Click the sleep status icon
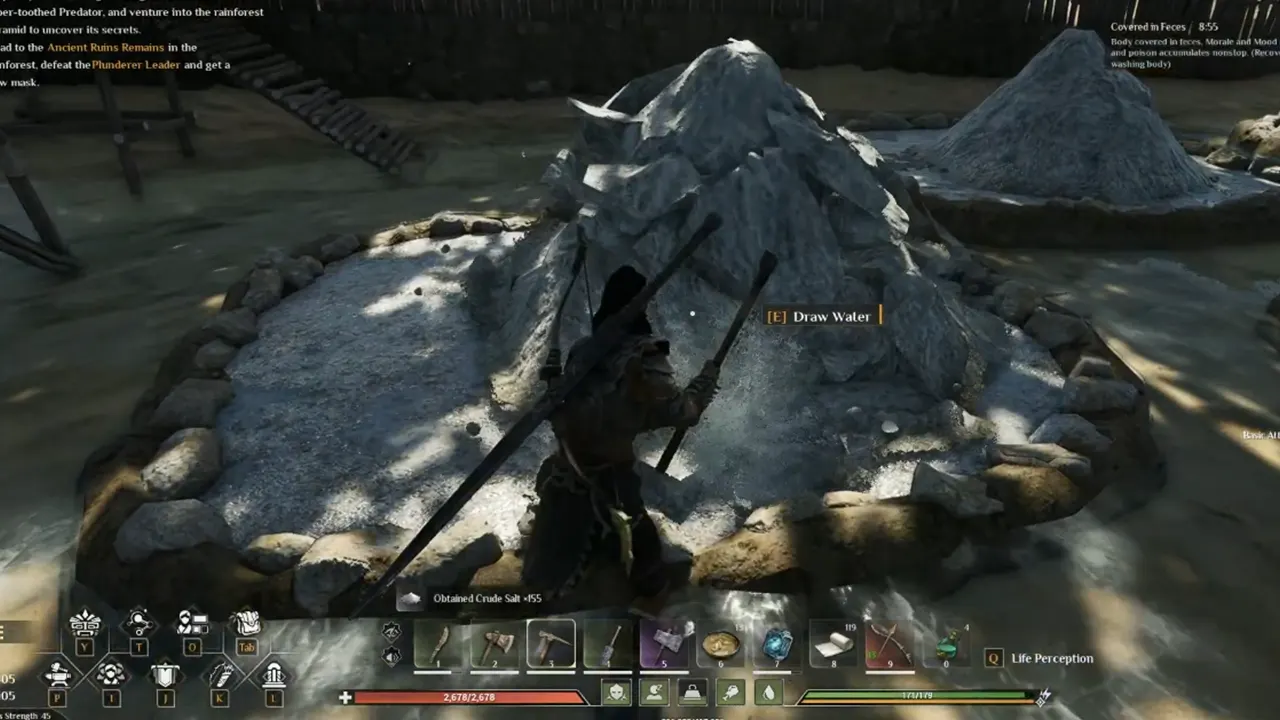 tap(653, 692)
